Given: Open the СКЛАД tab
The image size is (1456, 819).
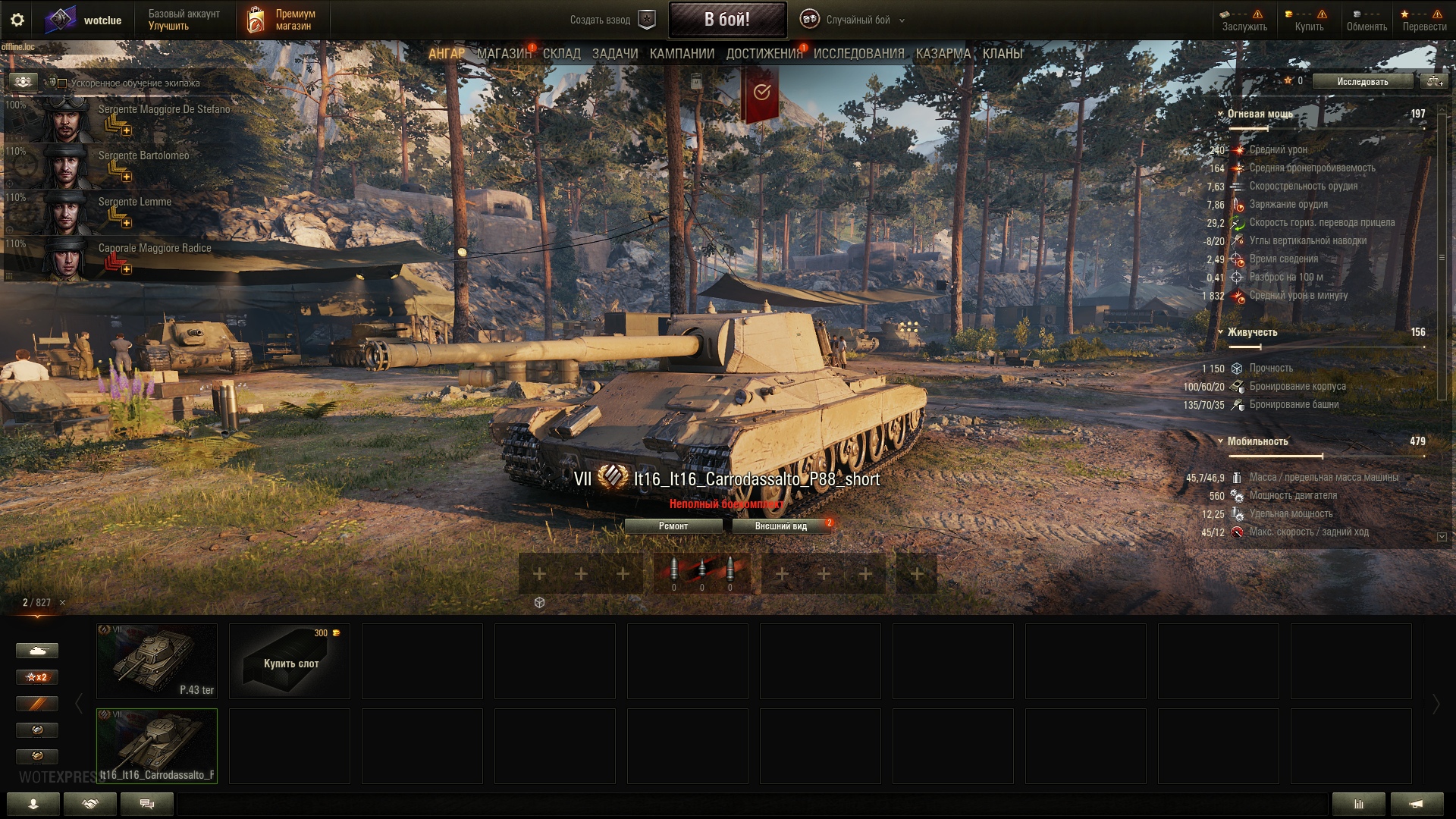Looking at the screenshot, I should tap(561, 54).
